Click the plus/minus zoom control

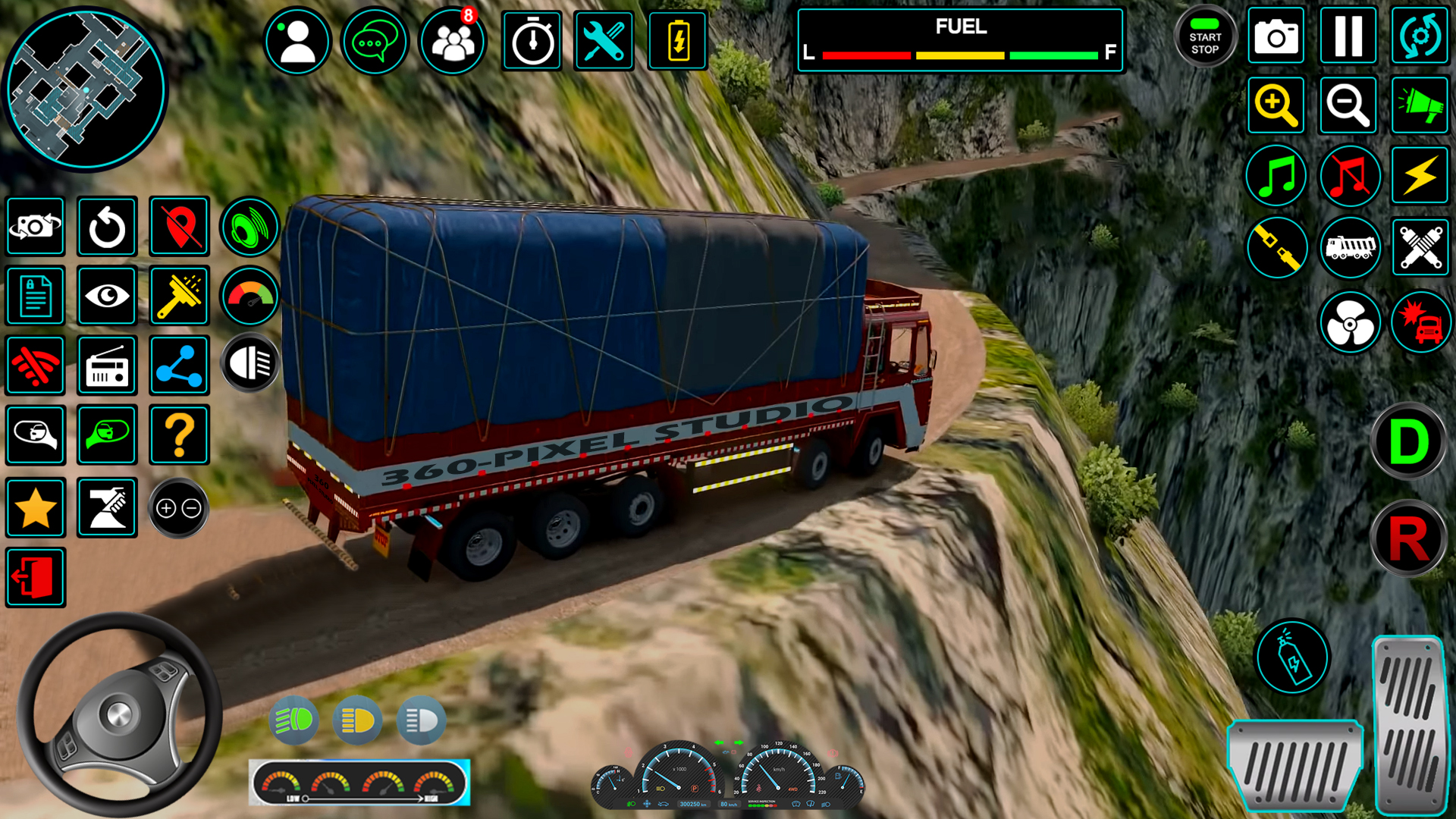tap(179, 509)
